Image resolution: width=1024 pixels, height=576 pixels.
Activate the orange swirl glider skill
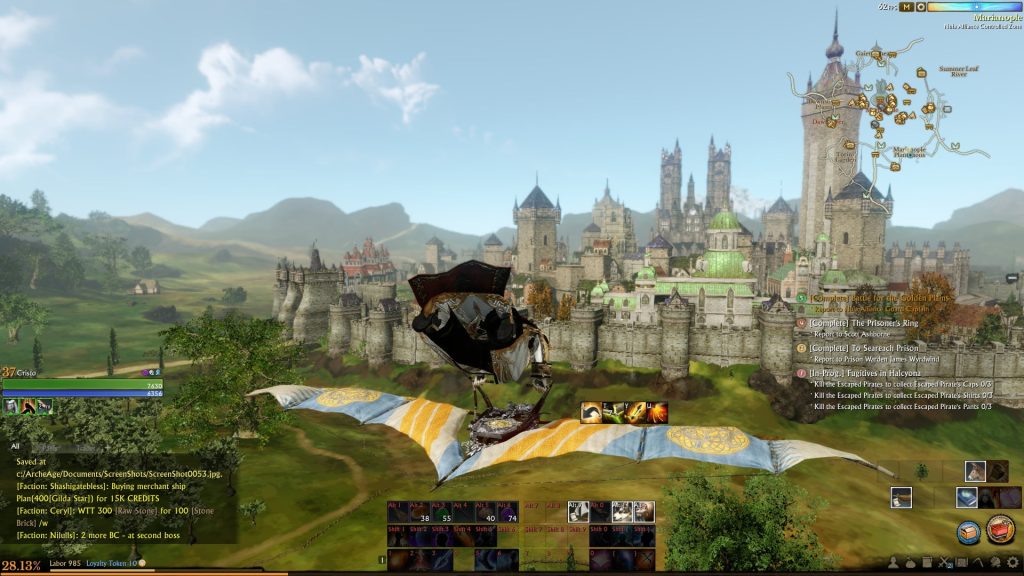591,412
